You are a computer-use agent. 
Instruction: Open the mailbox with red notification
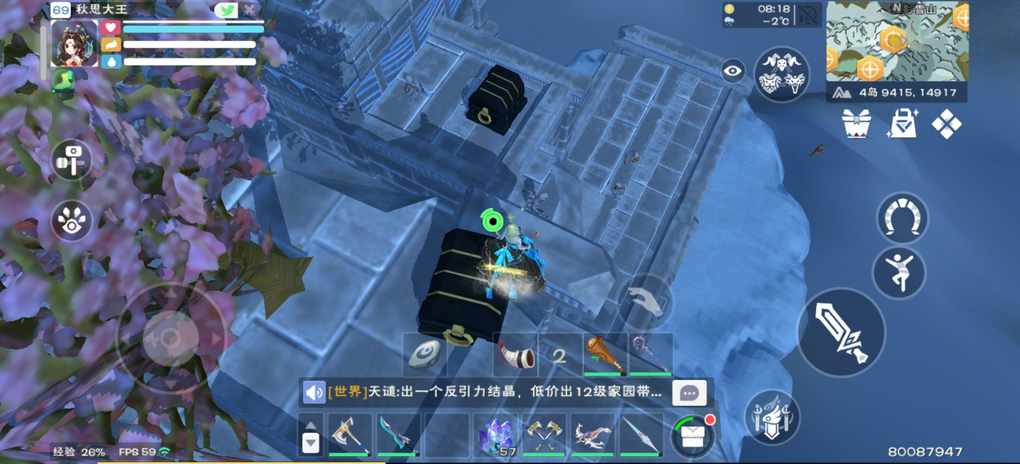point(693,435)
